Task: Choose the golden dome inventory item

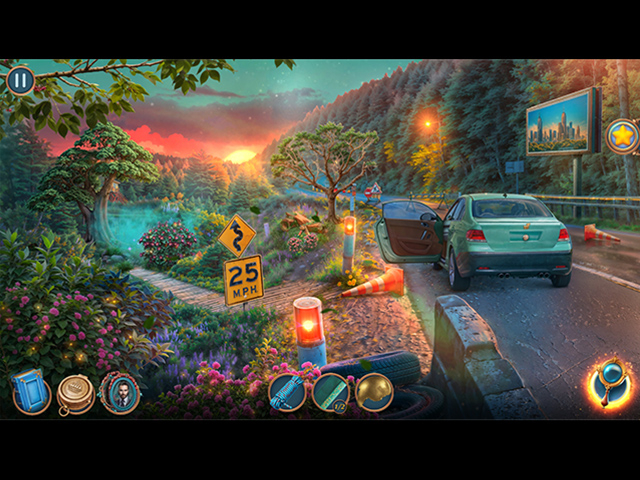Action: pyautogui.click(x=375, y=392)
